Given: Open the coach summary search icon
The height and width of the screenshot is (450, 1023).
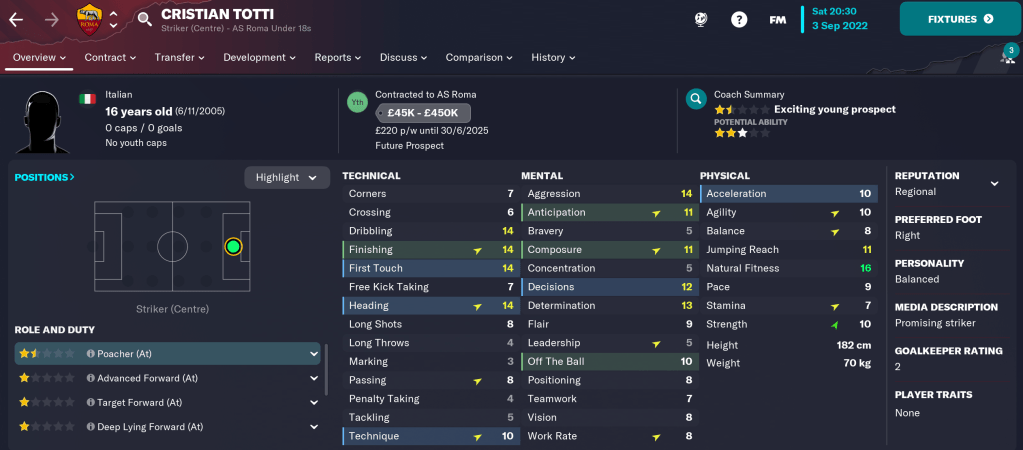Looking at the screenshot, I should pyautogui.click(x=695, y=100).
